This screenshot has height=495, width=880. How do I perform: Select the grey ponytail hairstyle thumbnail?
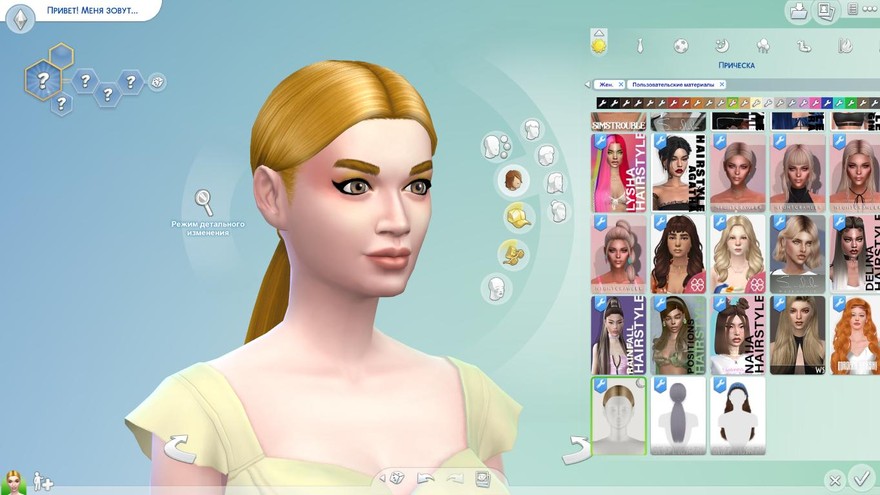[x=679, y=415]
